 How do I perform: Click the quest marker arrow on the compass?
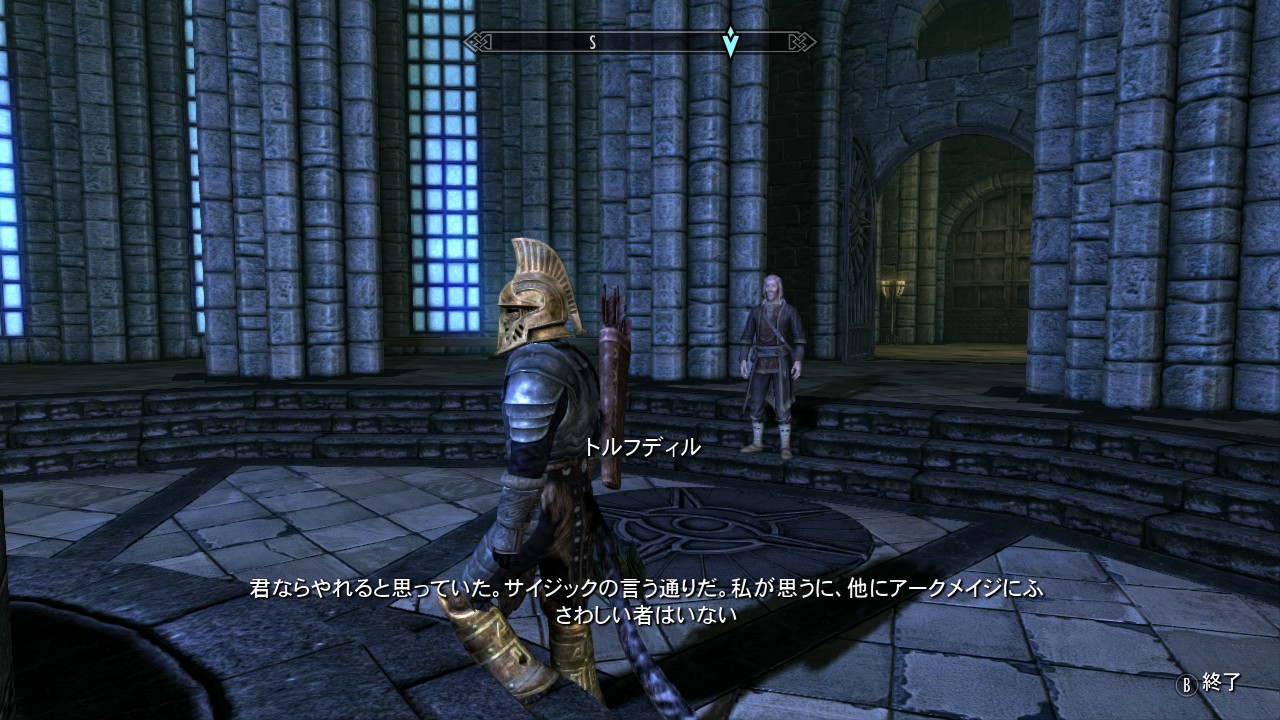point(732,42)
